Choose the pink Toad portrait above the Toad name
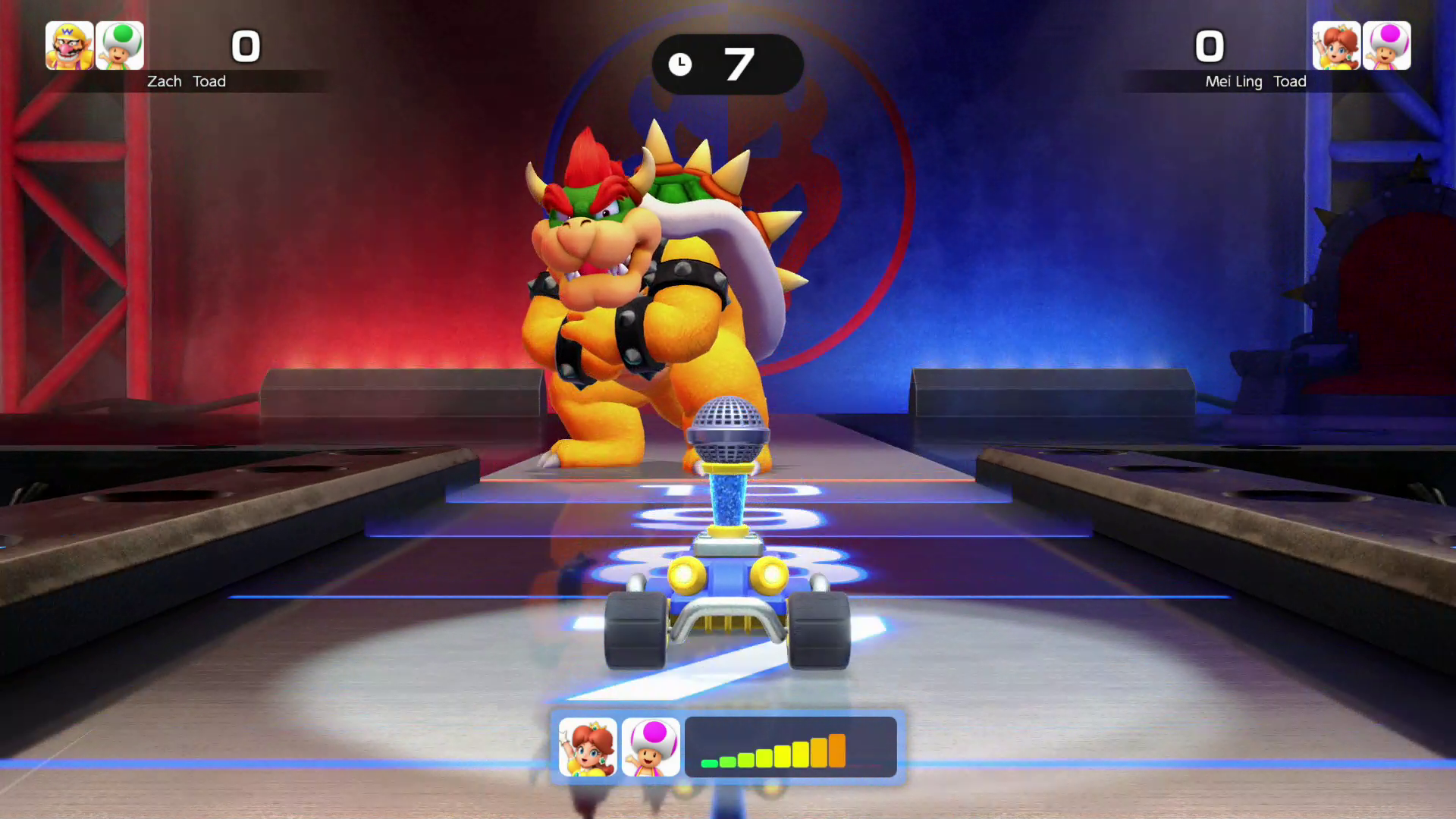 (1387, 45)
